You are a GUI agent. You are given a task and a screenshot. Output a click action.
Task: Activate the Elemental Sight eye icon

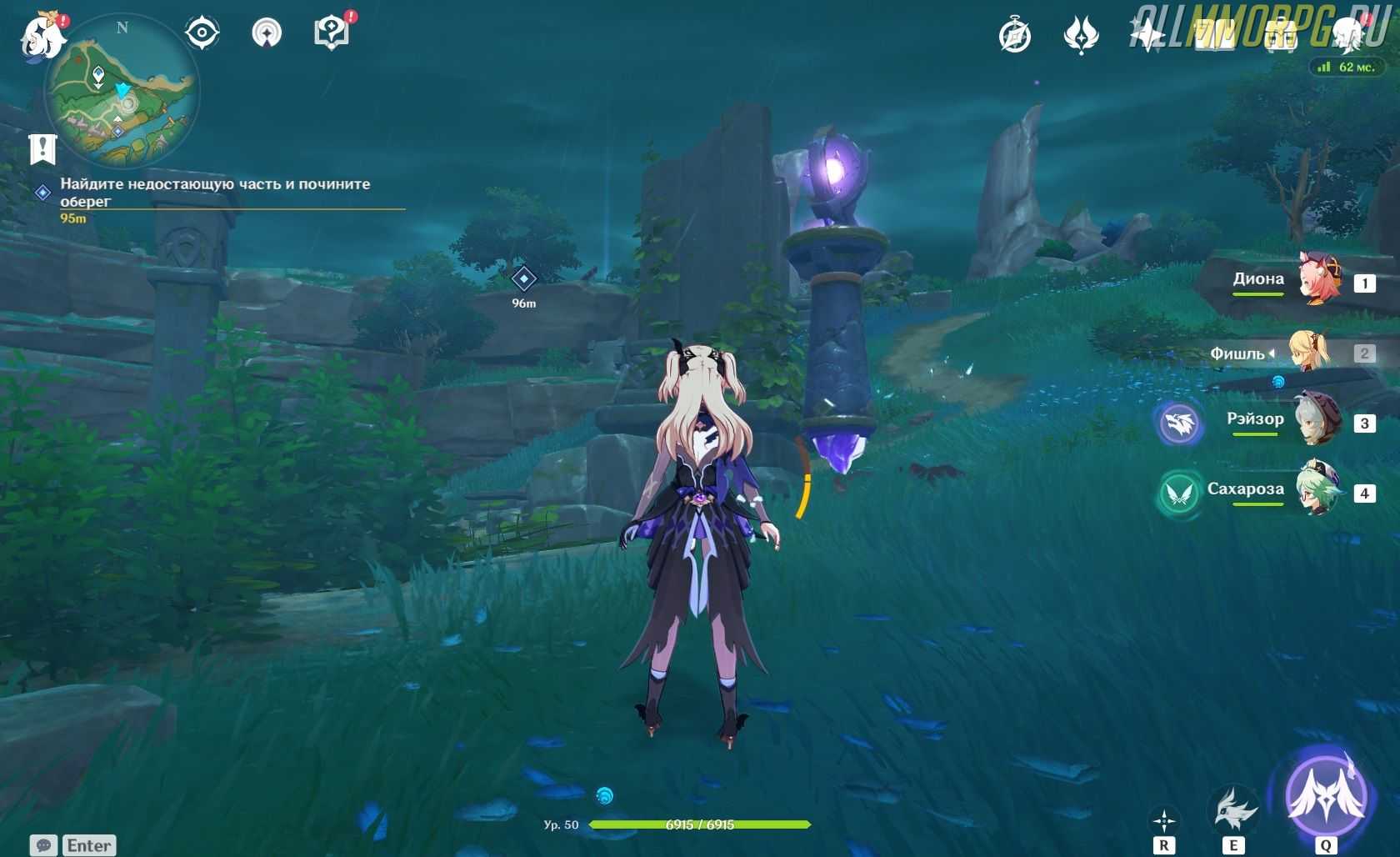coord(202,33)
